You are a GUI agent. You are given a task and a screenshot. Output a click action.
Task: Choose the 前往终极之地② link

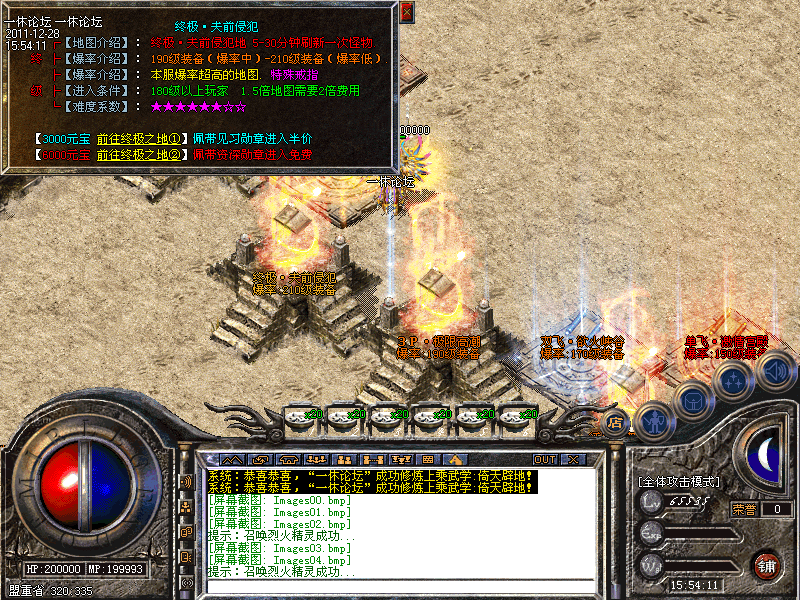[x=139, y=154]
